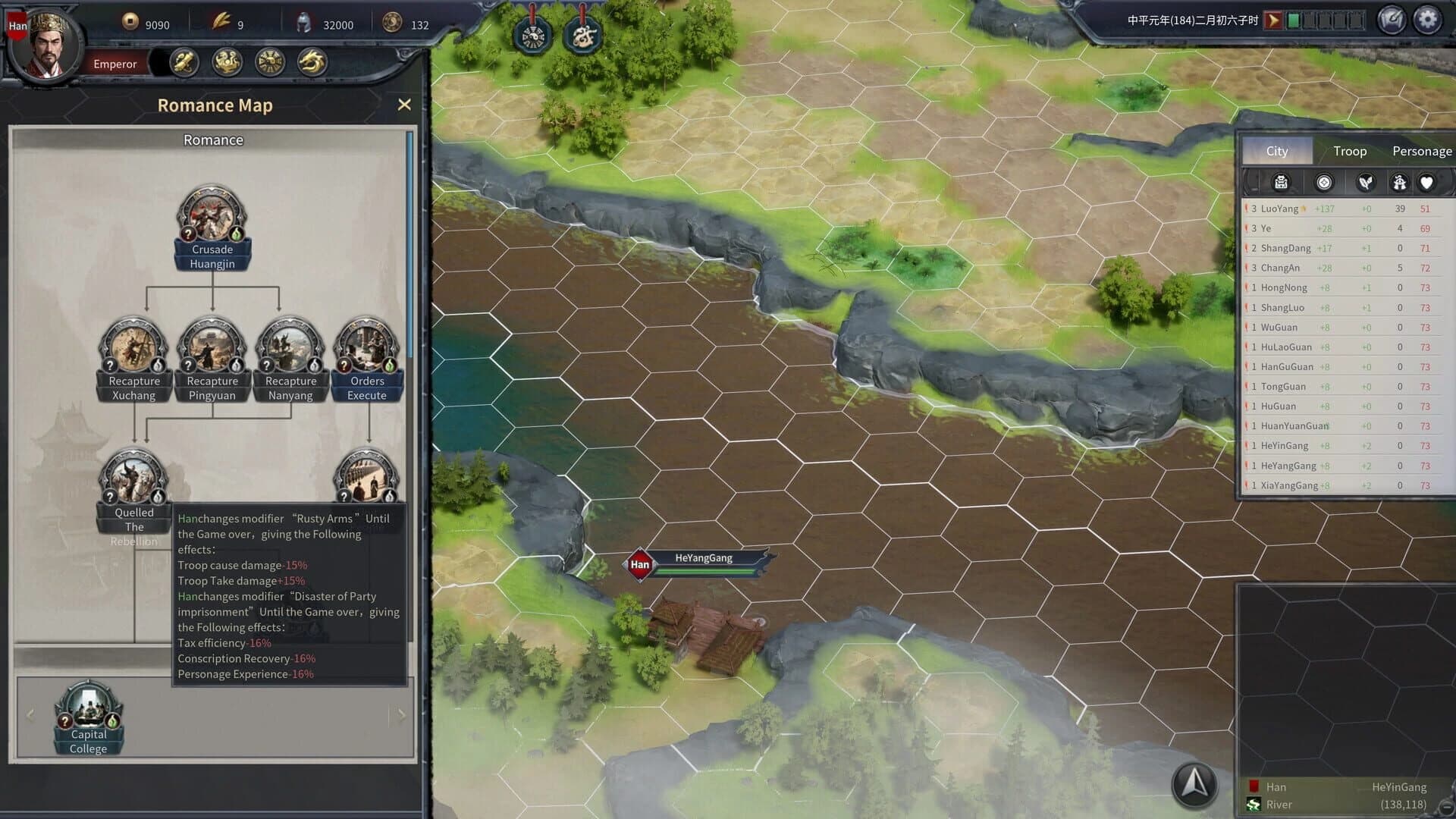
Task: Expand the right arrow beside Capital College
Action: [402, 715]
